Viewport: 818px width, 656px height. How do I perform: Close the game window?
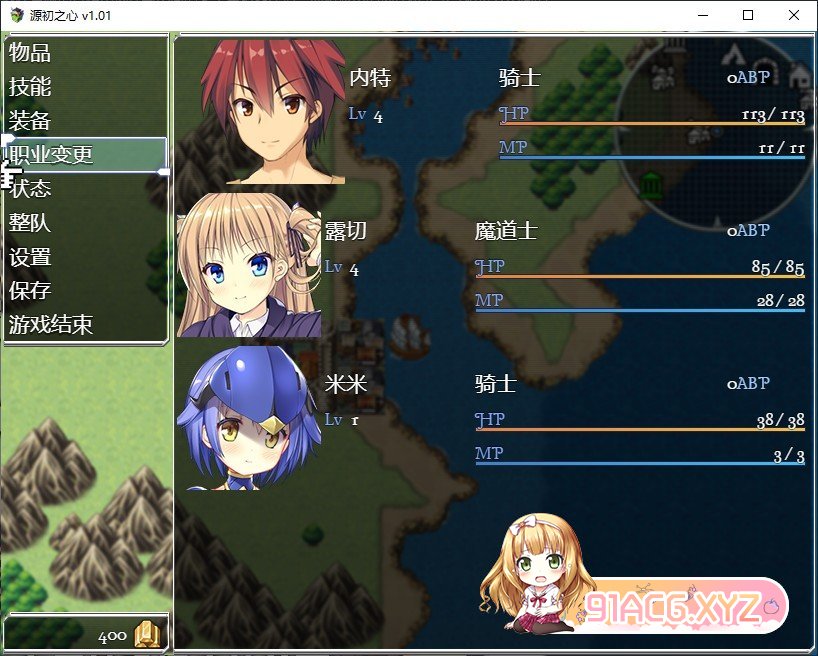point(794,15)
